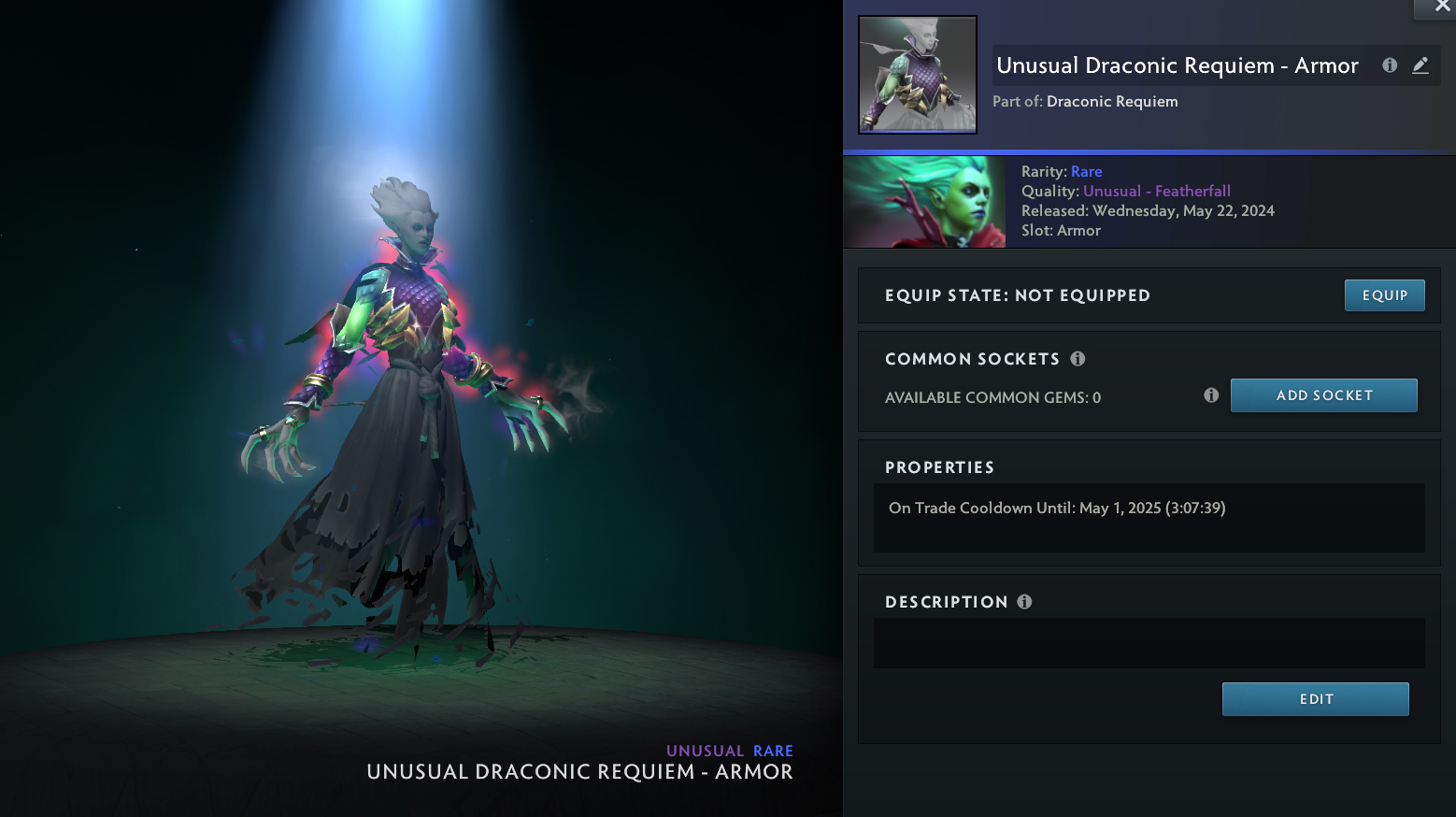Equip the Draconic Requiem armor
This screenshot has height=817, width=1456.
[x=1384, y=295]
